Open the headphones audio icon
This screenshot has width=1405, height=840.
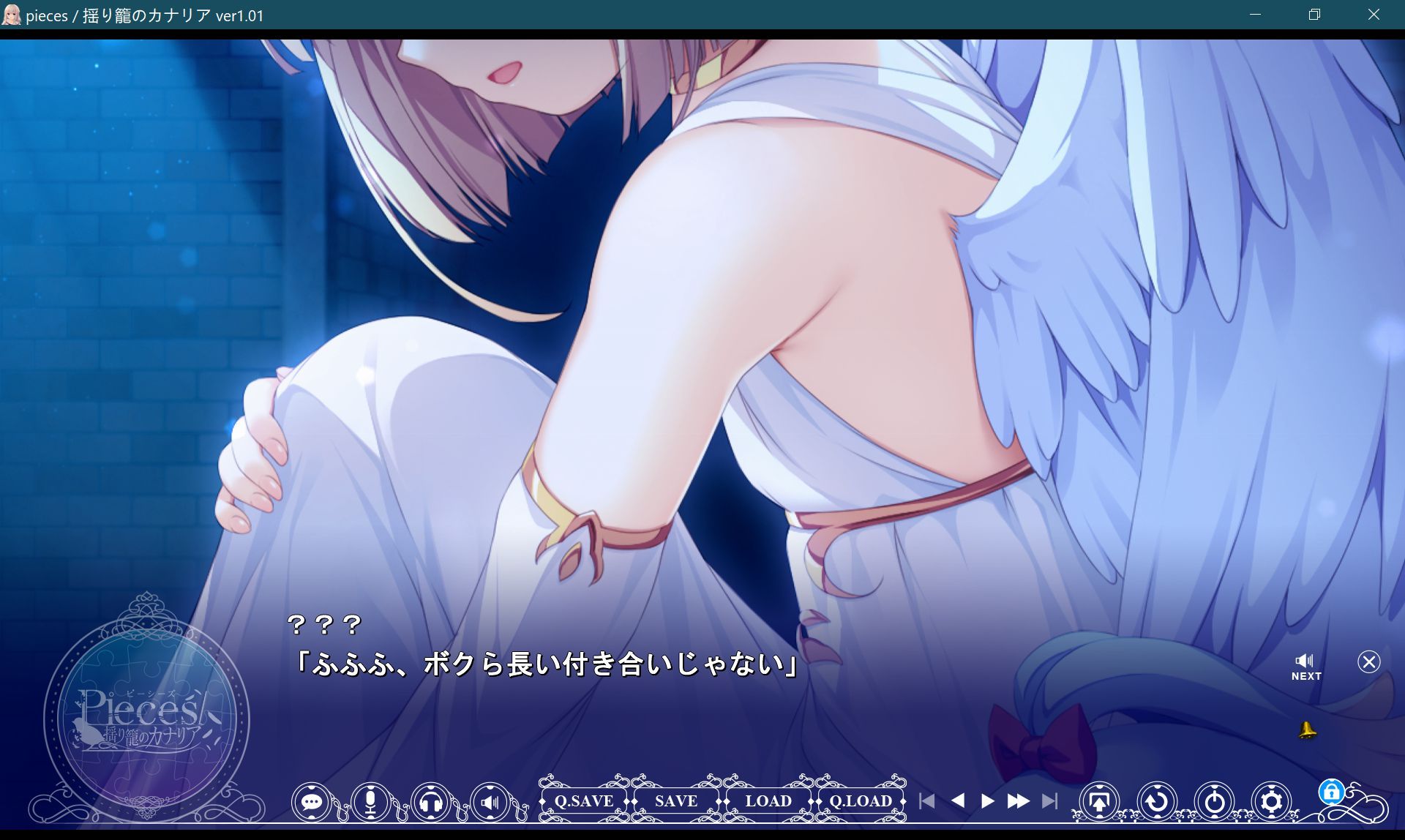click(x=430, y=802)
